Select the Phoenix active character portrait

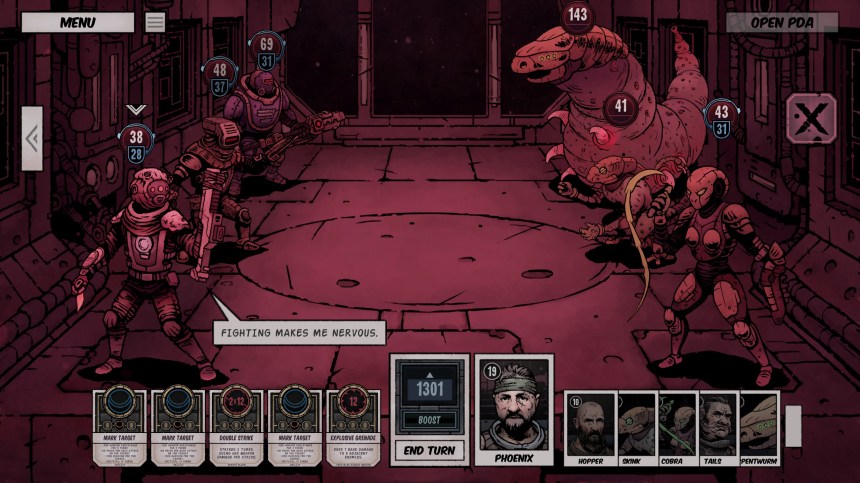coord(515,411)
